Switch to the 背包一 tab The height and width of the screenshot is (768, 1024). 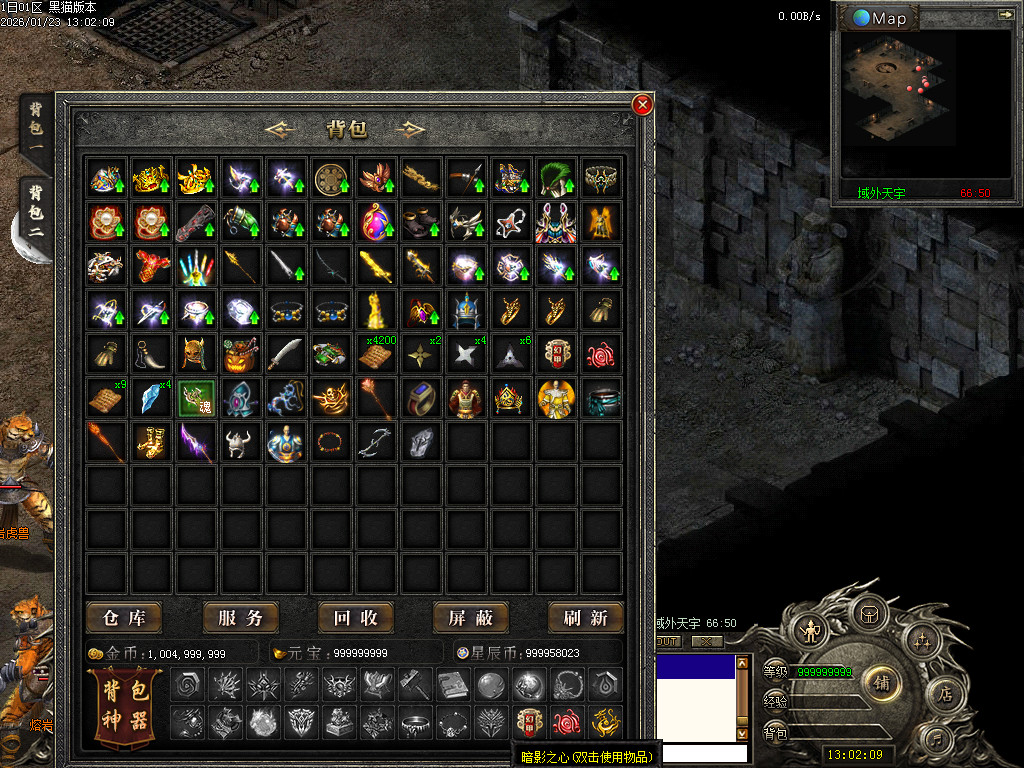click(x=35, y=125)
